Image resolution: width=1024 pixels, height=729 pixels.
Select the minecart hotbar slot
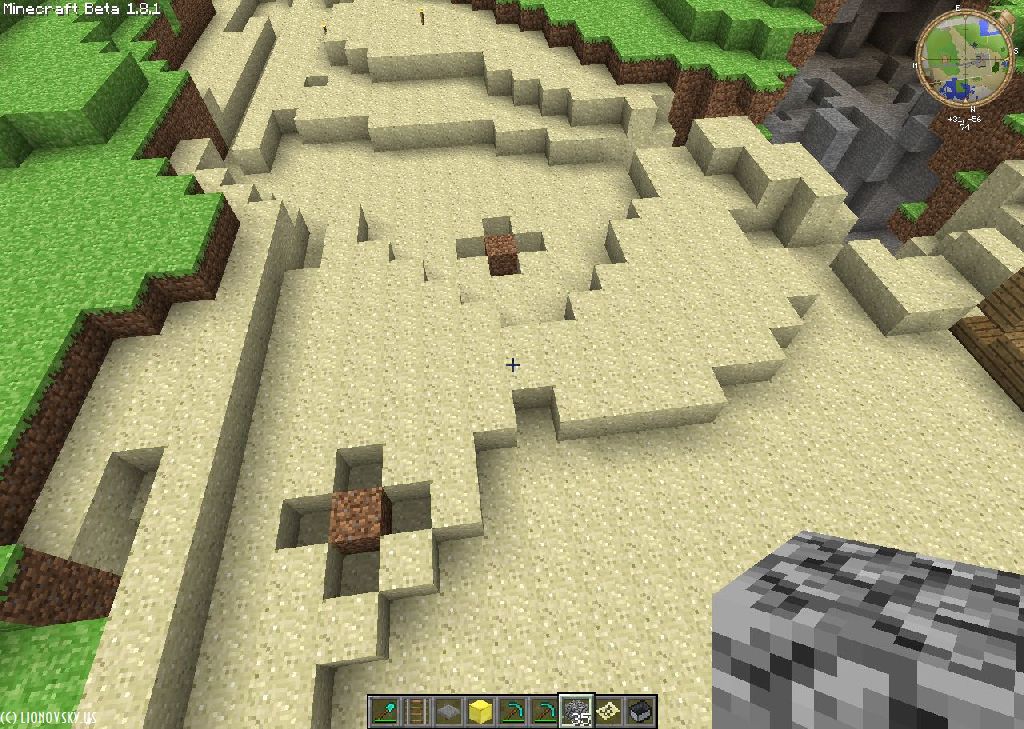pyautogui.click(x=640, y=711)
